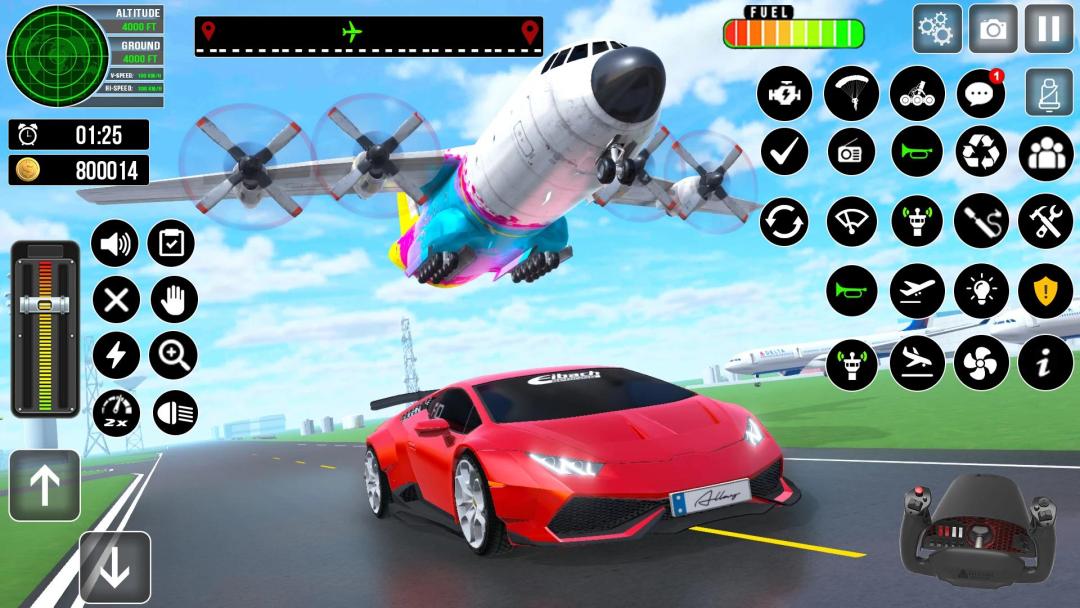
Task: Tap the up arrow control button
Action: tap(44, 485)
